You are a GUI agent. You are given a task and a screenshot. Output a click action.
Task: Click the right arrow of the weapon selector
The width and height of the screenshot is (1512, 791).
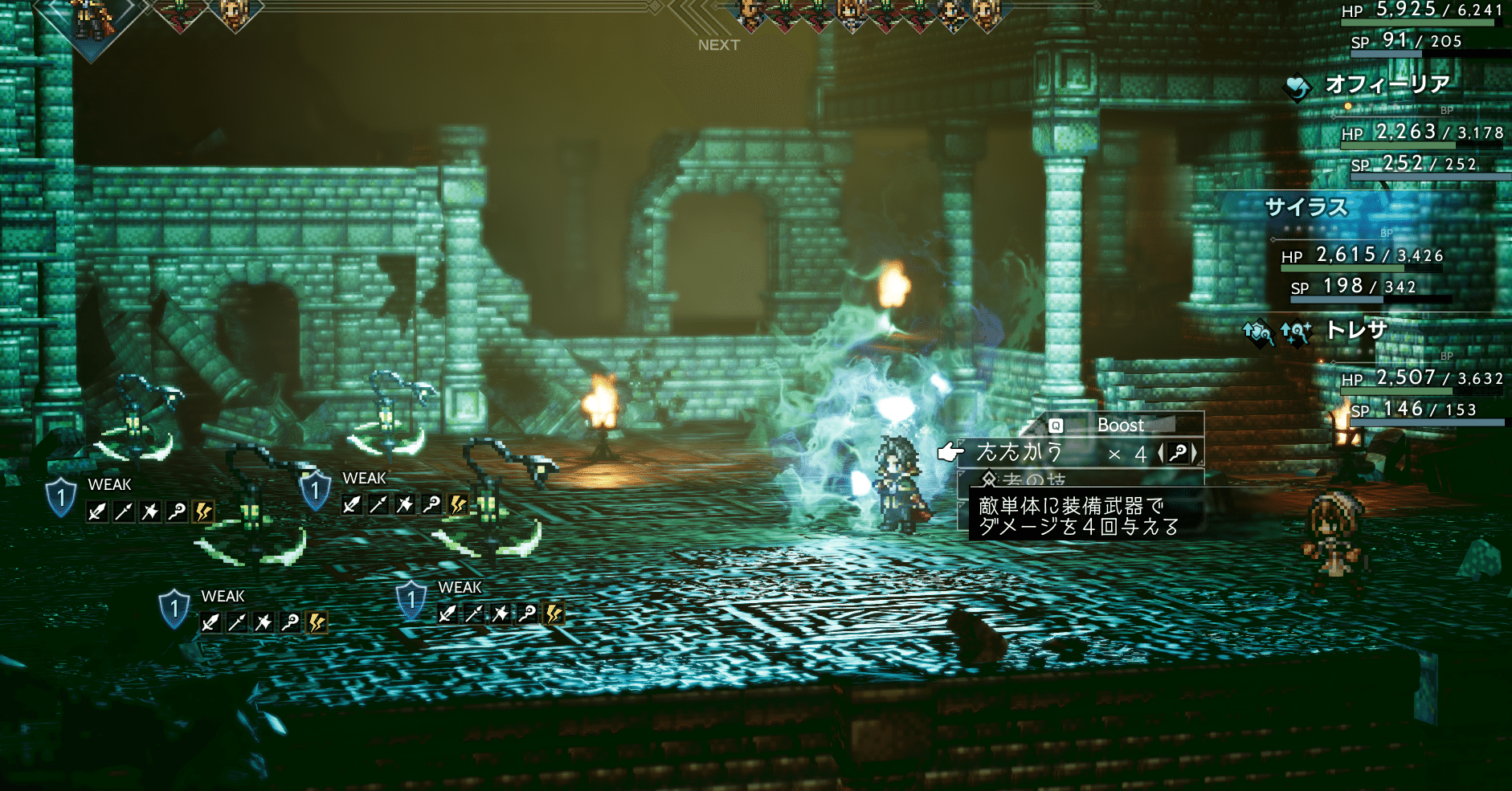pos(1192,452)
